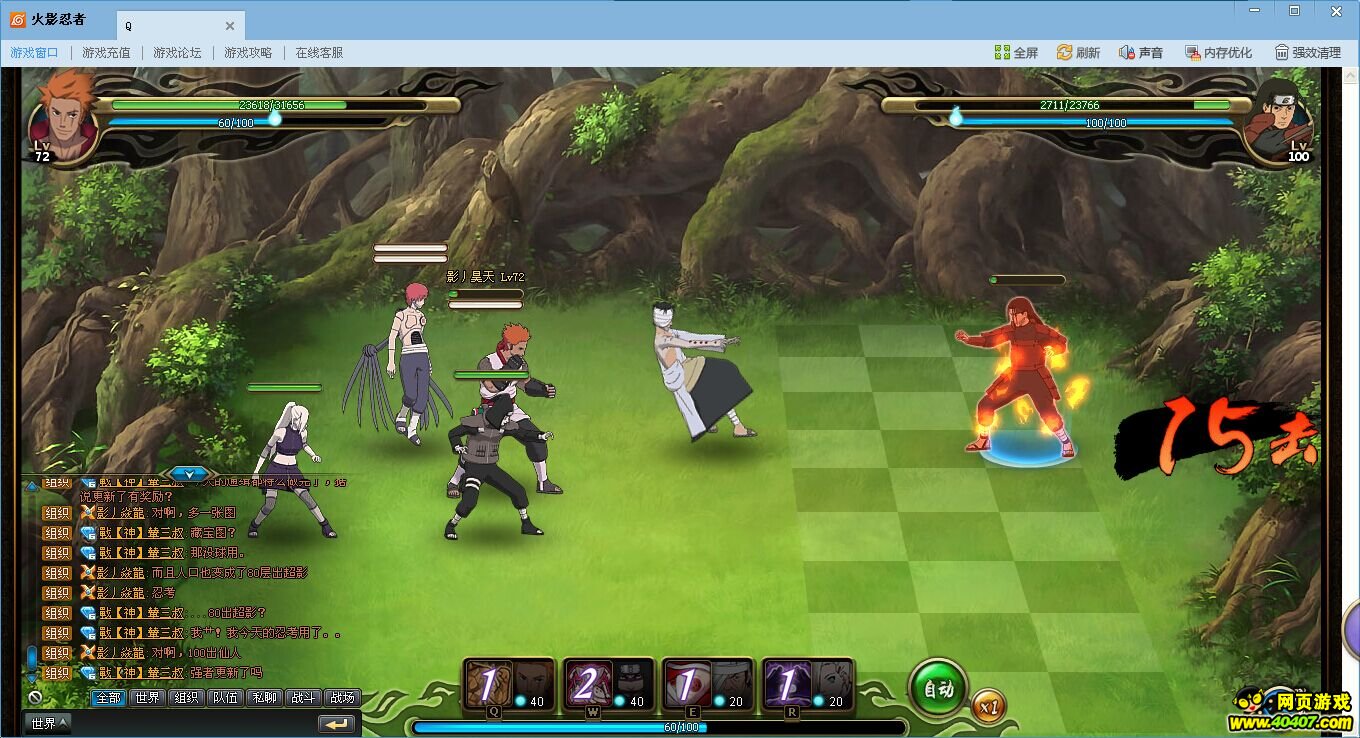Select the 组织 chat tab

[x=186, y=698]
